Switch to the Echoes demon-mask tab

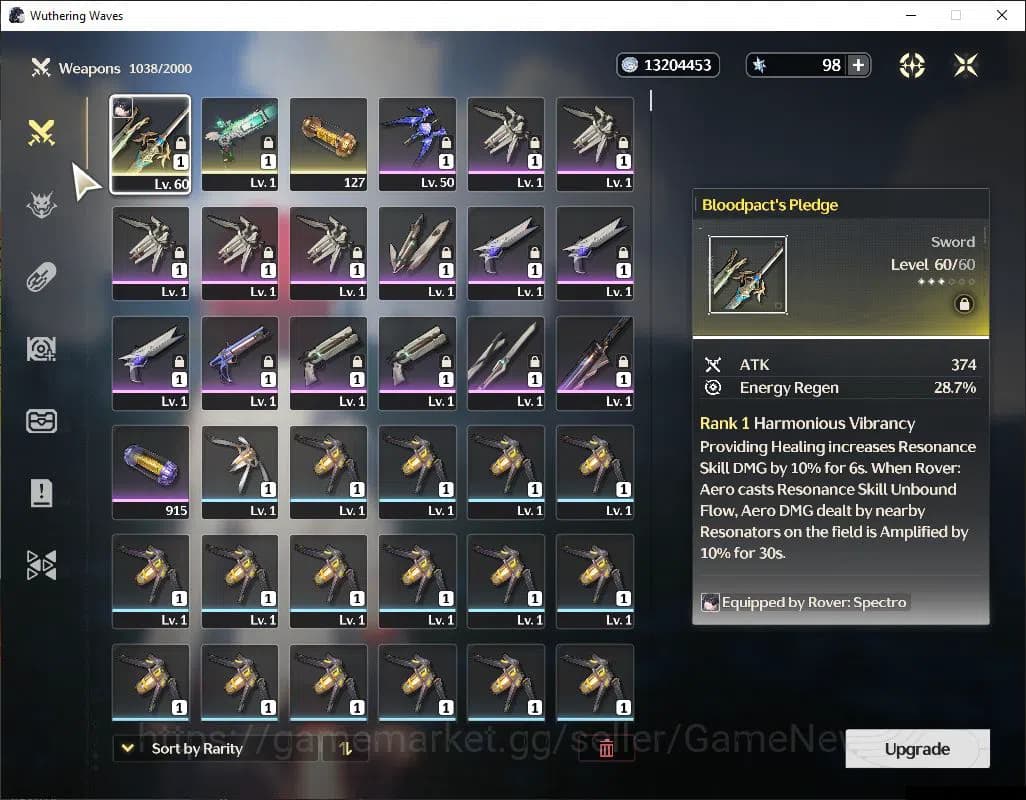click(41, 205)
